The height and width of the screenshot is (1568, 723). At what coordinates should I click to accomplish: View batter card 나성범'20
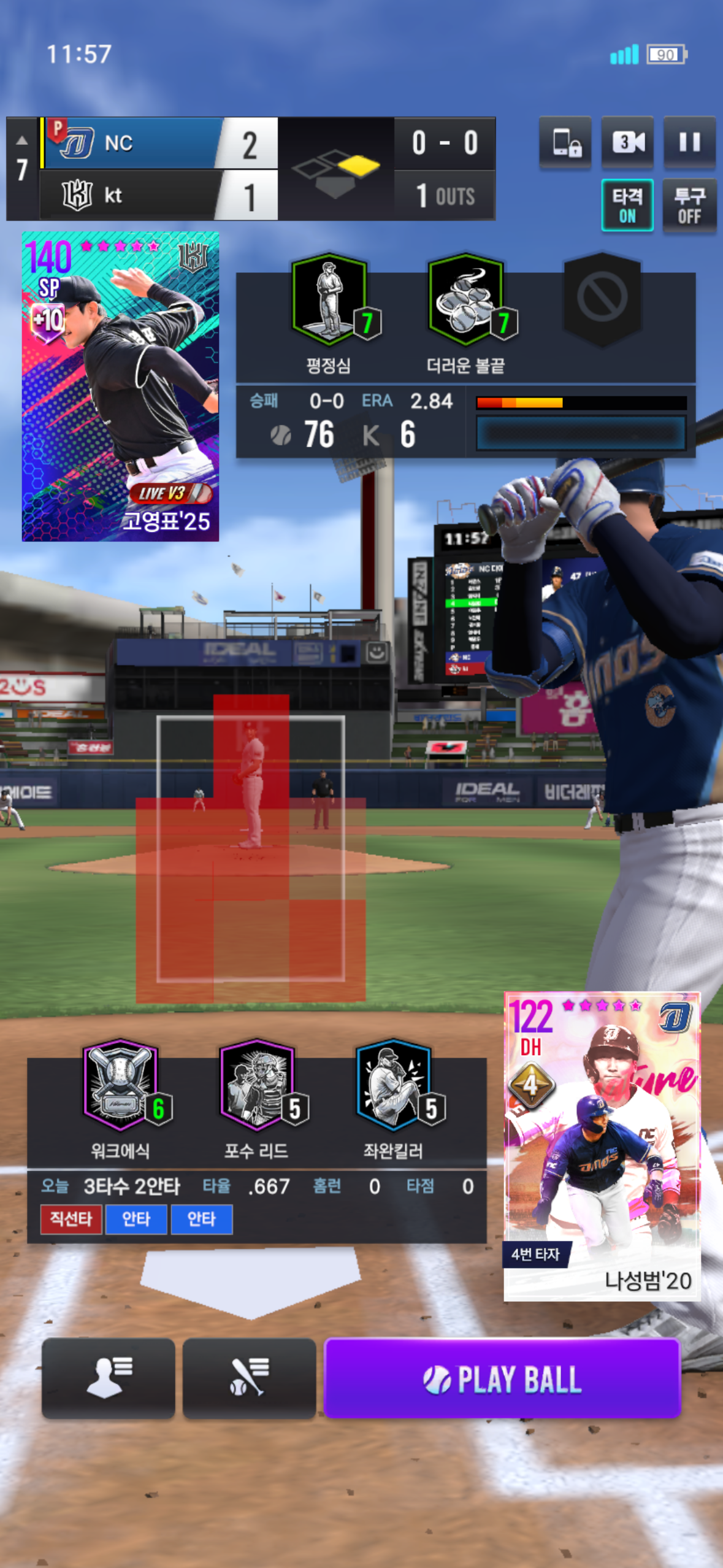pyautogui.click(x=602, y=1146)
